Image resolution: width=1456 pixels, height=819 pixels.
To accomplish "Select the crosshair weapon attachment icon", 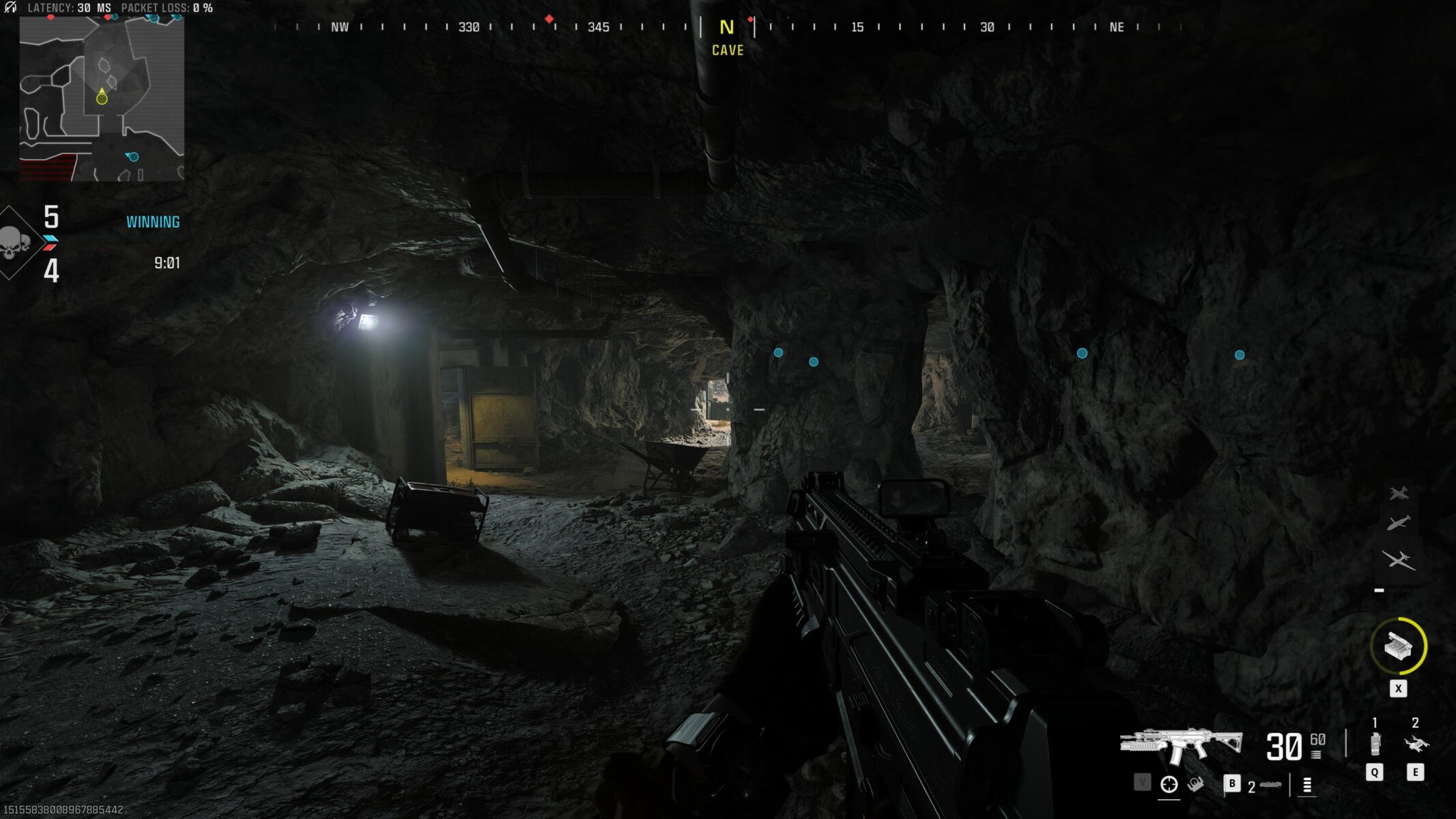I will [x=1169, y=784].
